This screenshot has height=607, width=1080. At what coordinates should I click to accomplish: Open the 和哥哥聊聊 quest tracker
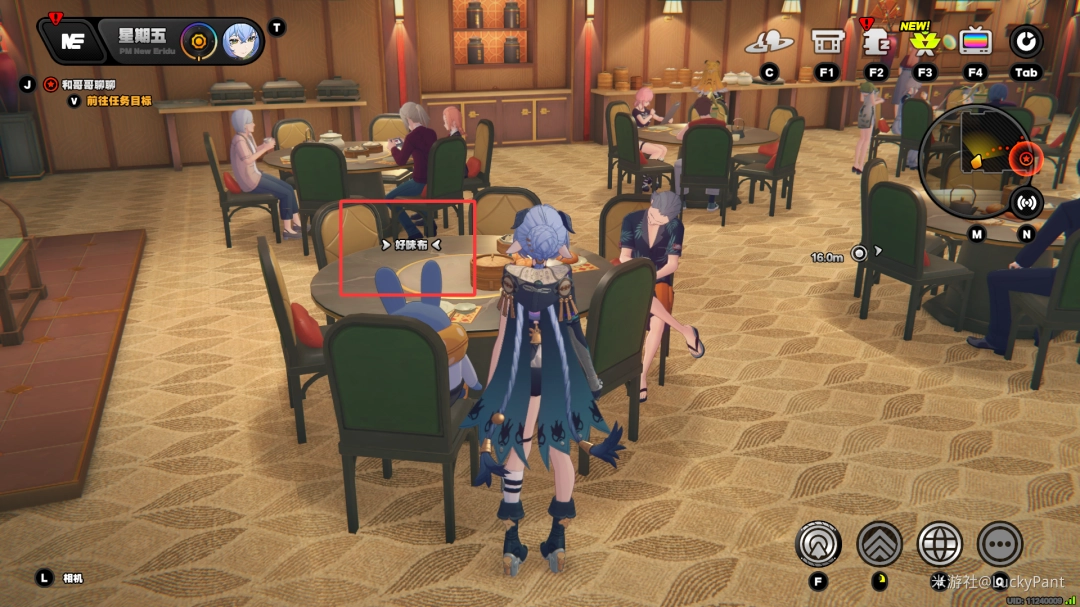click(x=88, y=84)
